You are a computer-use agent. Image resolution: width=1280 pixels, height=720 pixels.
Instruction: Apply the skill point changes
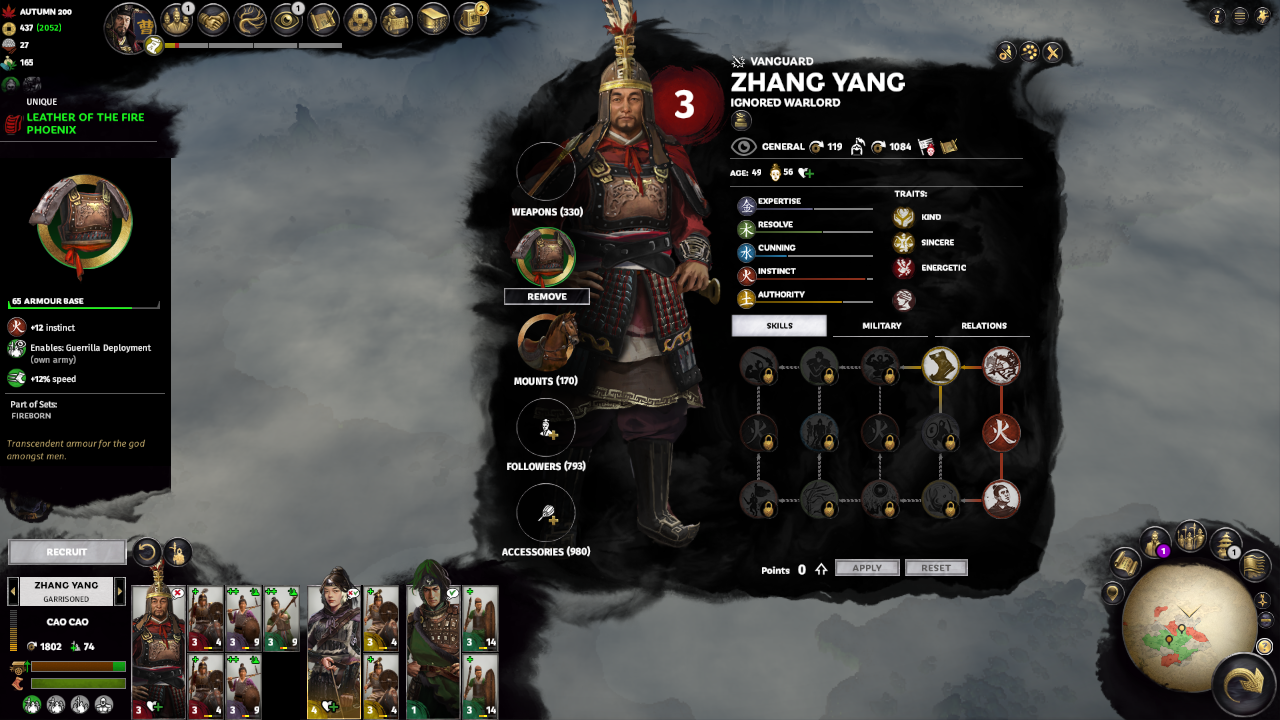click(x=867, y=568)
